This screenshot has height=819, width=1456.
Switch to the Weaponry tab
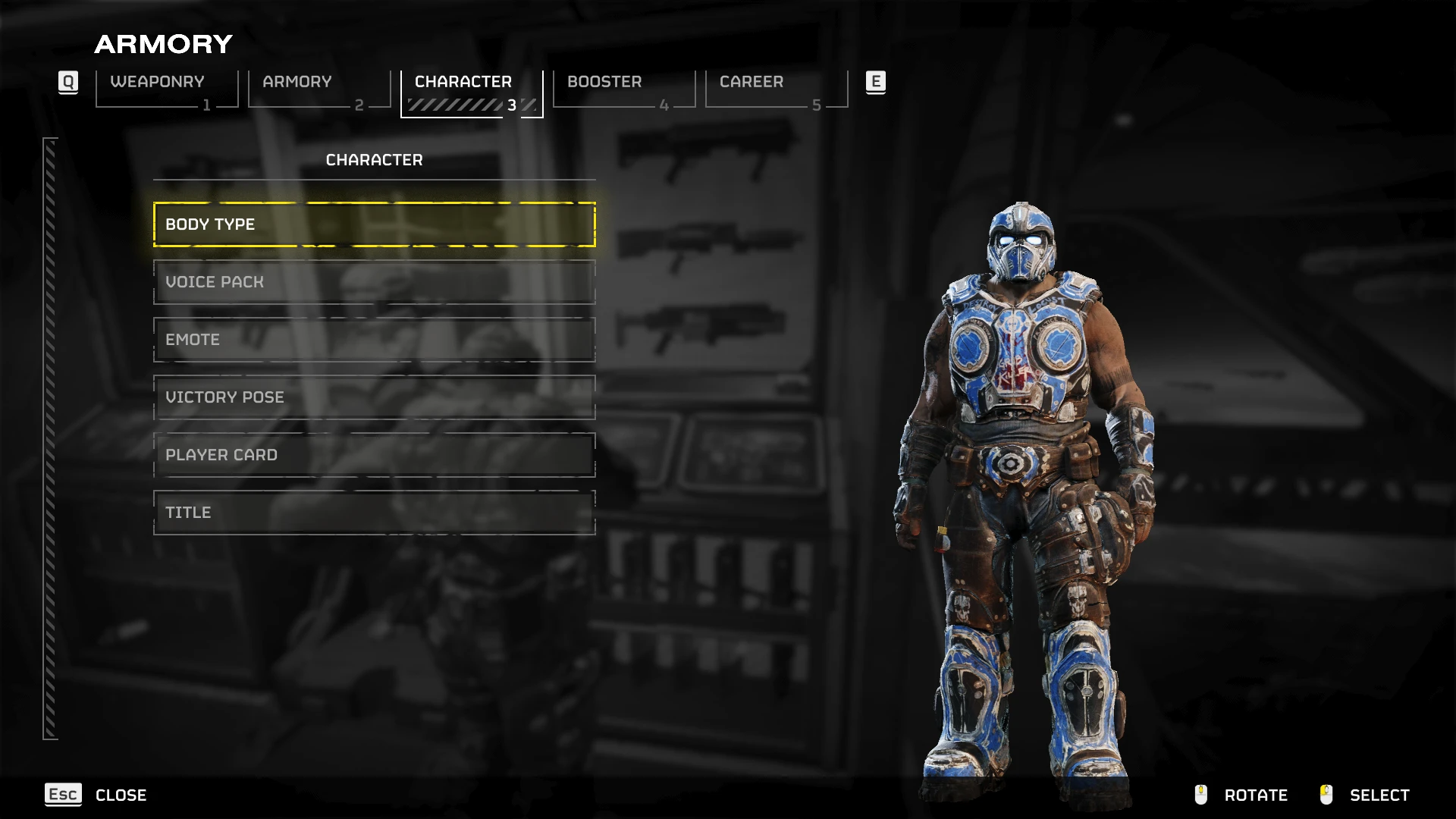tap(166, 88)
